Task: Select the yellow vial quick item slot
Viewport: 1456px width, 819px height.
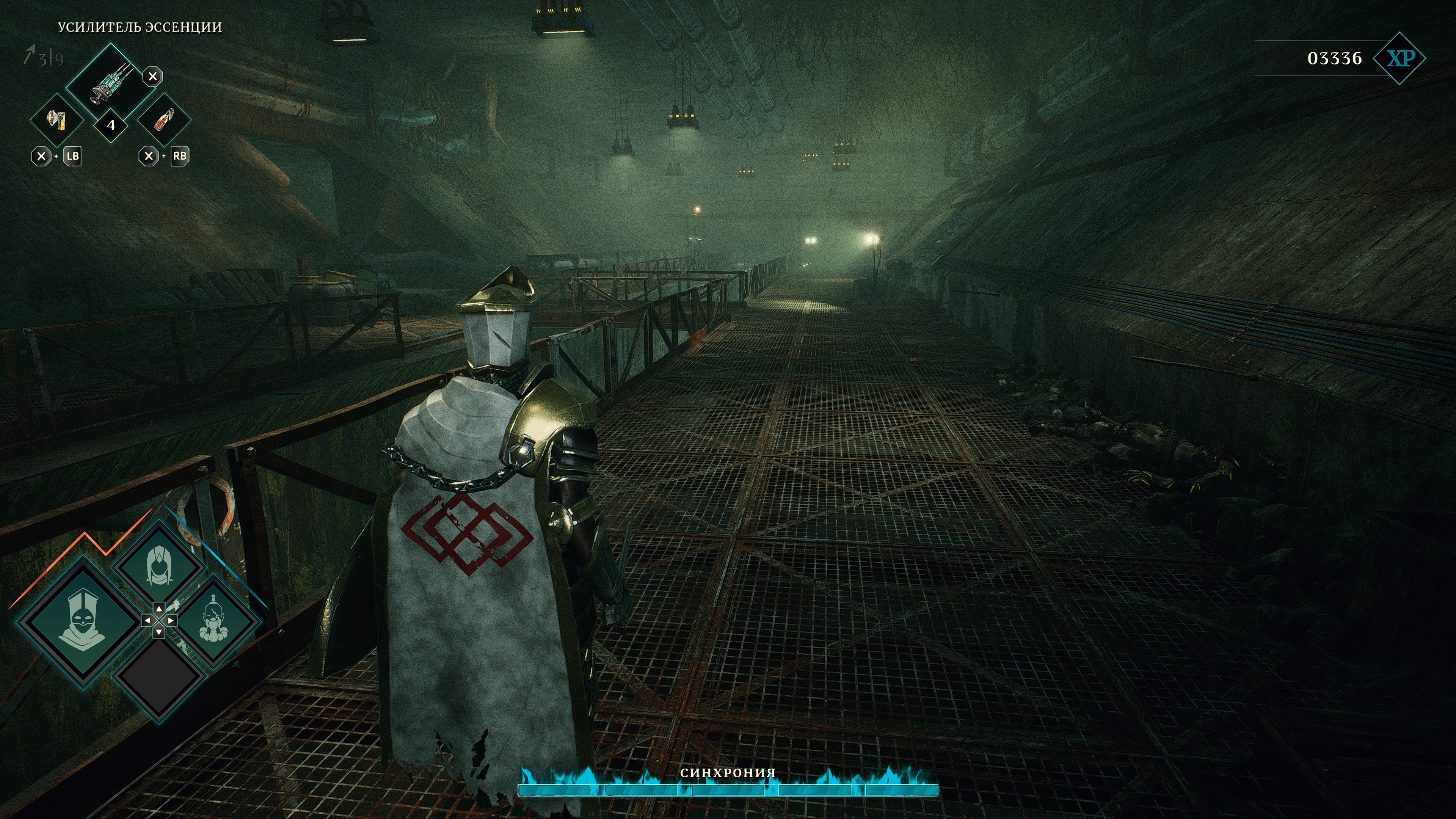Action: point(56,120)
